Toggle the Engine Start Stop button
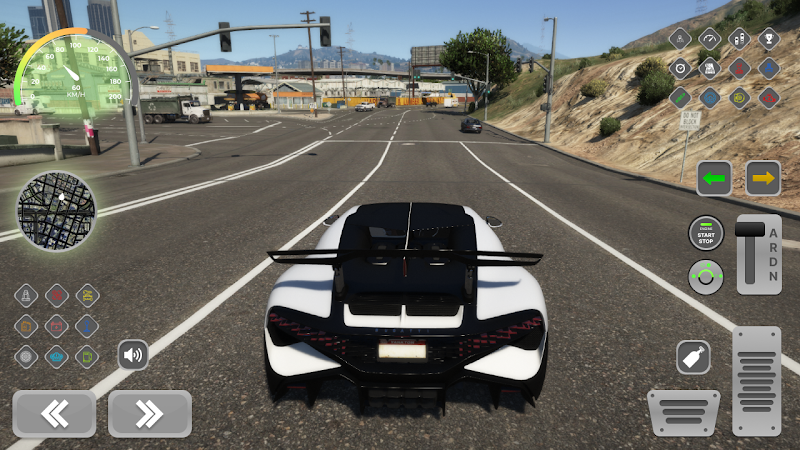This screenshot has width=800, height=450. [706, 233]
